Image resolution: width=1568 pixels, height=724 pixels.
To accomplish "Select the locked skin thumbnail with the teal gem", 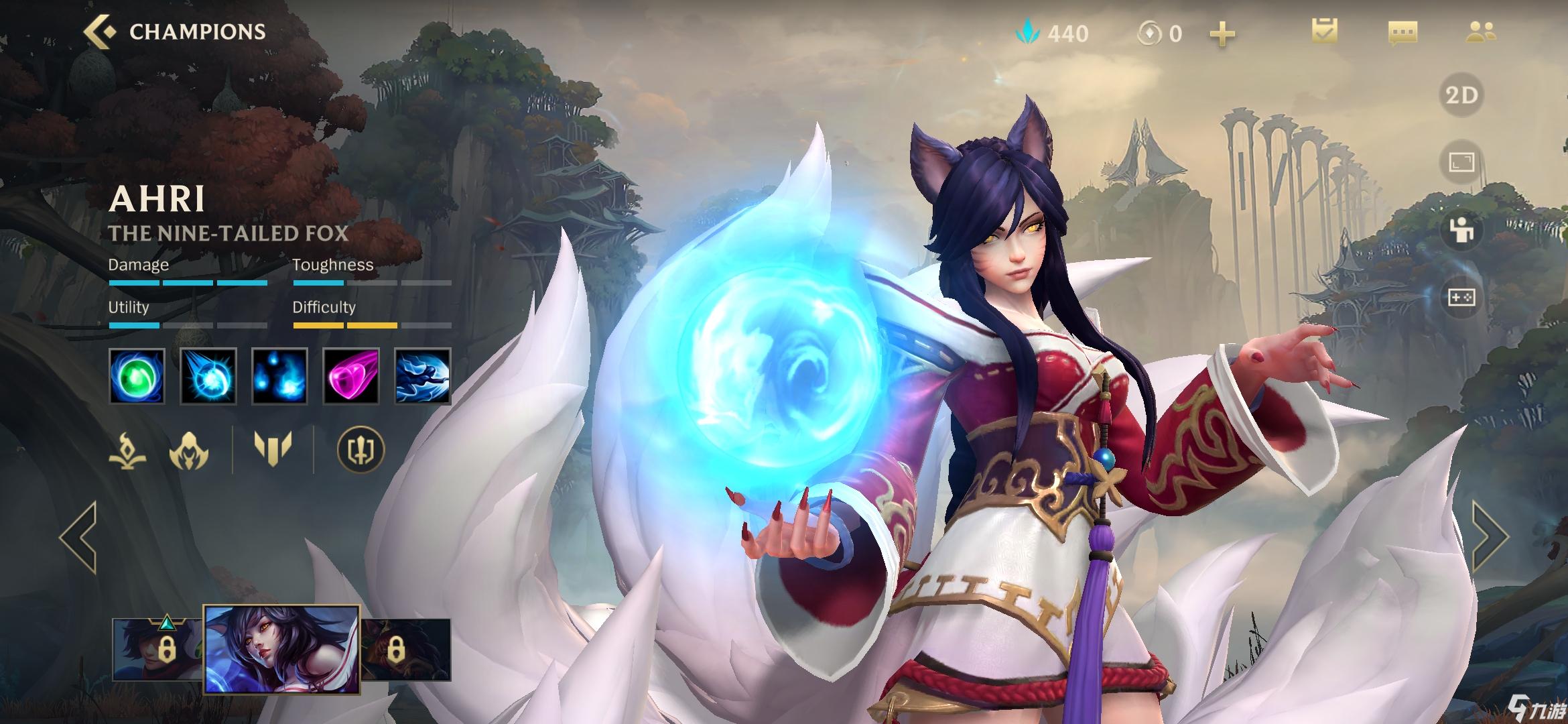I will point(158,649).
